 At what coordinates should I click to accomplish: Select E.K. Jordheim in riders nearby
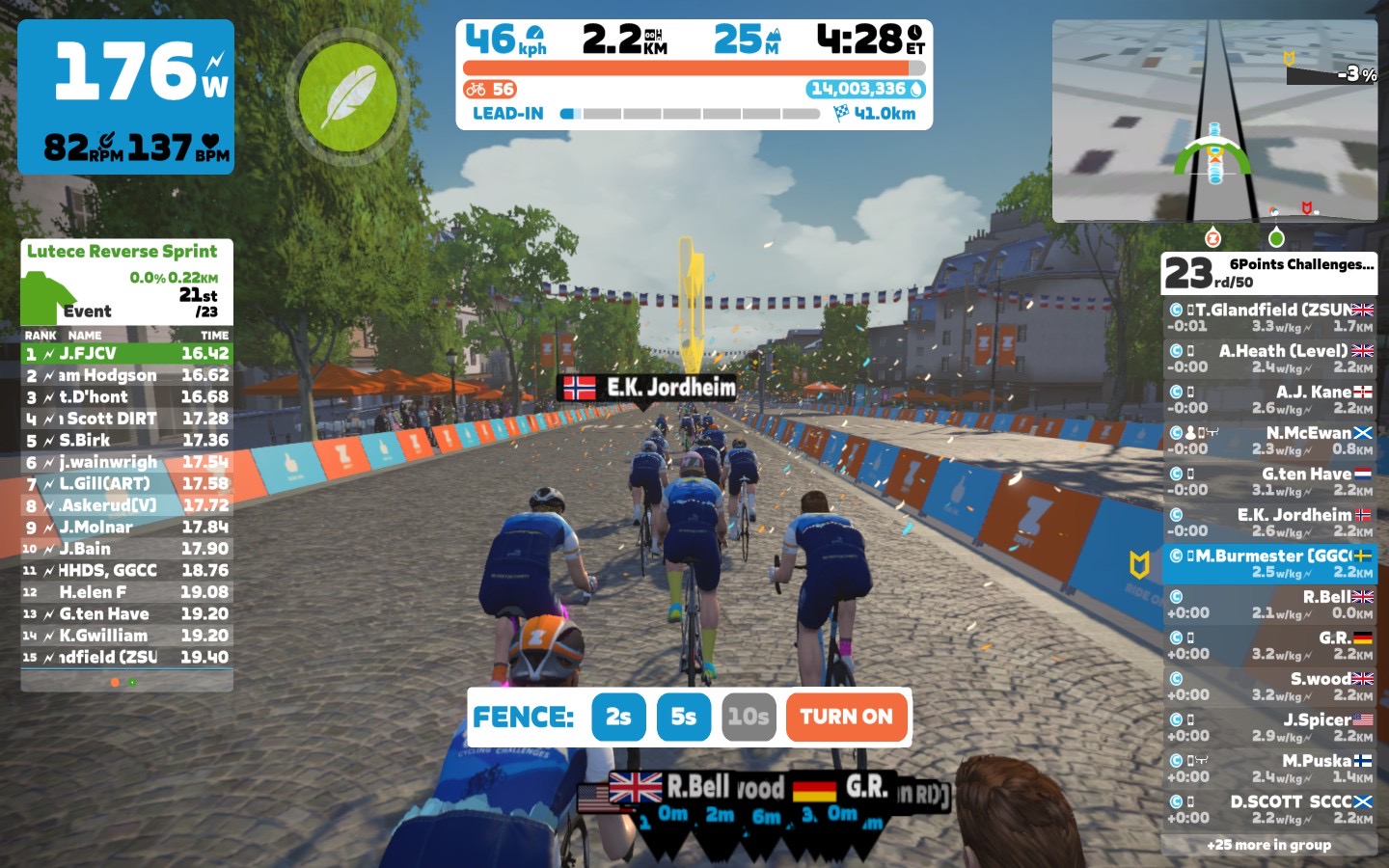(1269, 523)
